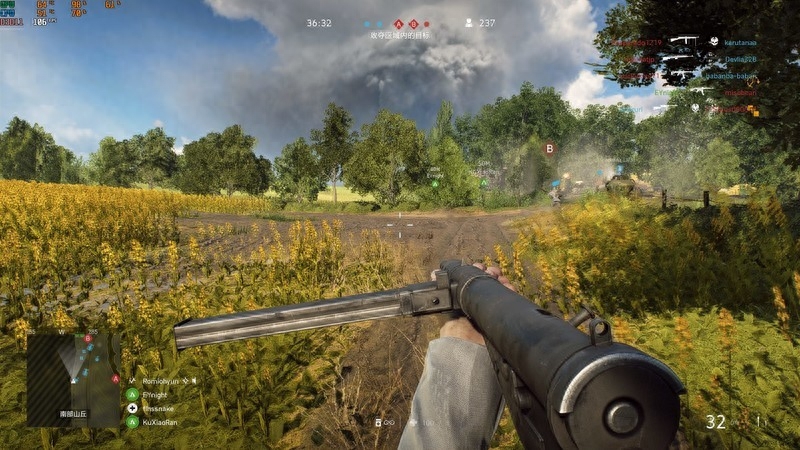Image resolution: width=800 pixels, height=450 pixels.
Task: Click objective B flag in top bar
Action: click(412, 23)
